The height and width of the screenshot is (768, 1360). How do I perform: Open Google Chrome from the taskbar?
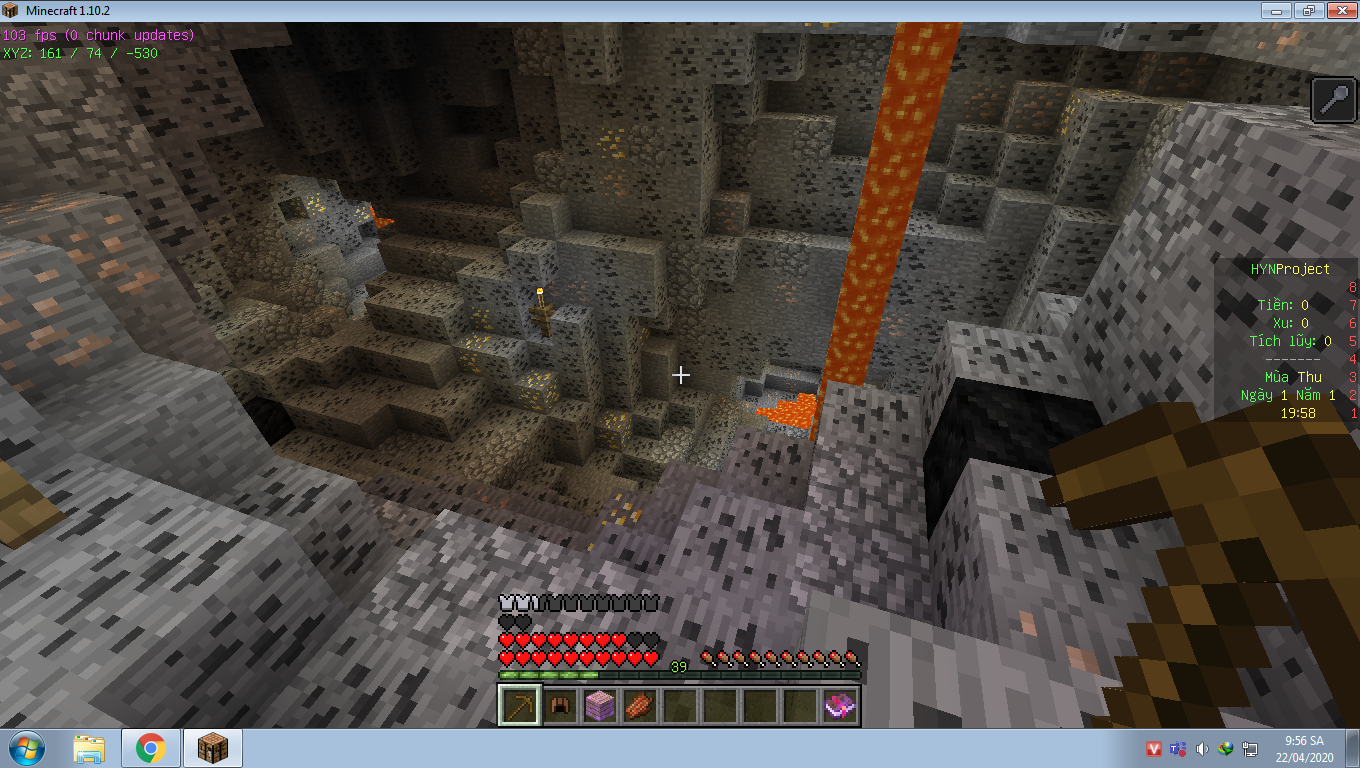click(x=151, y=748)
